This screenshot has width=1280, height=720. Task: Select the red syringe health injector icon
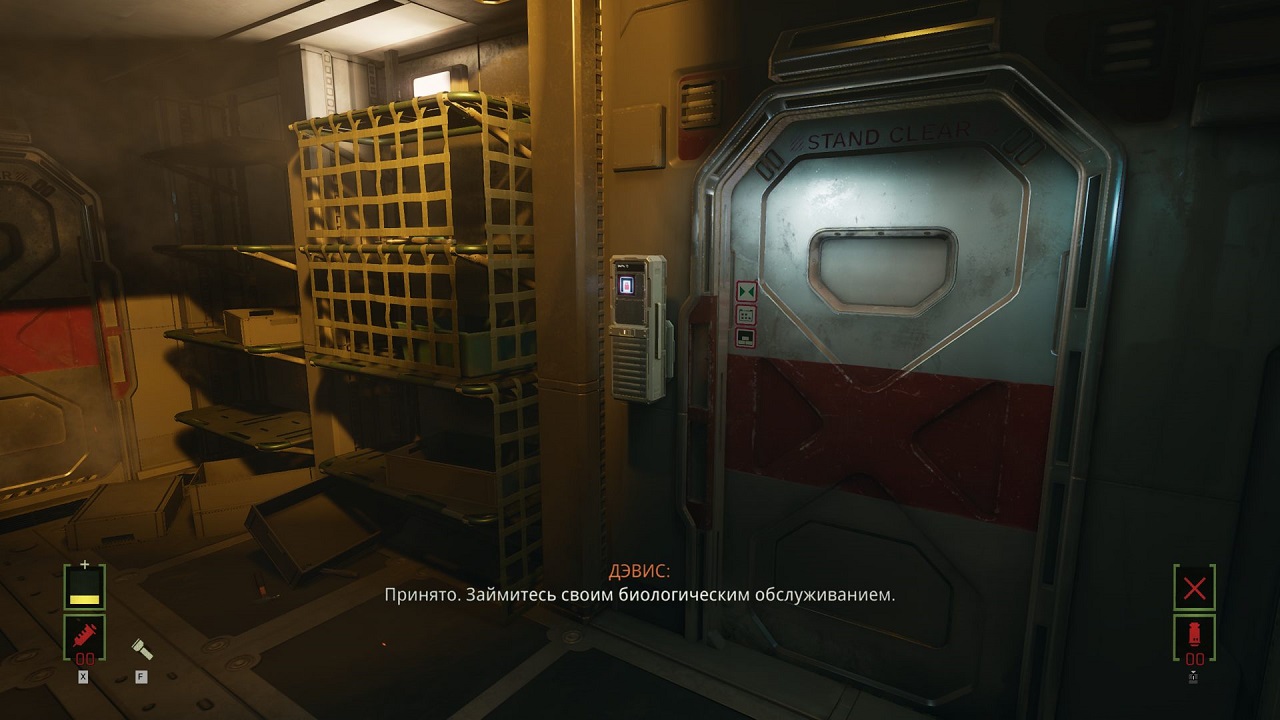(84, 636)
